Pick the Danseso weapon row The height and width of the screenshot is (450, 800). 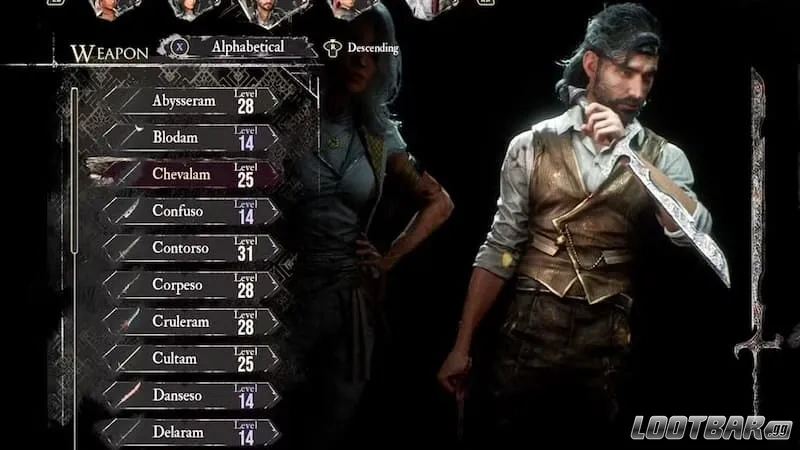(x=190, y=395)
